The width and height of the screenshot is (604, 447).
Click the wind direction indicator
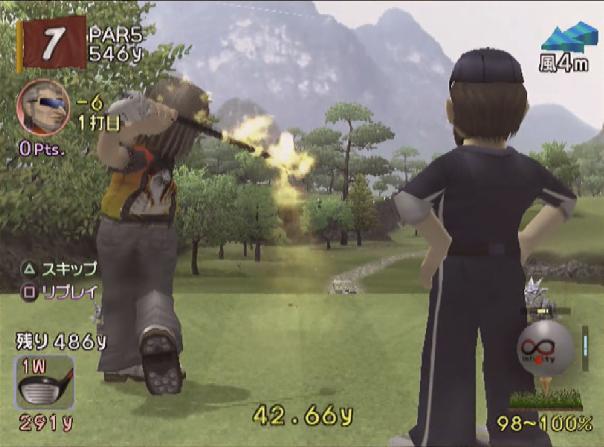click(x=569, y=37)
